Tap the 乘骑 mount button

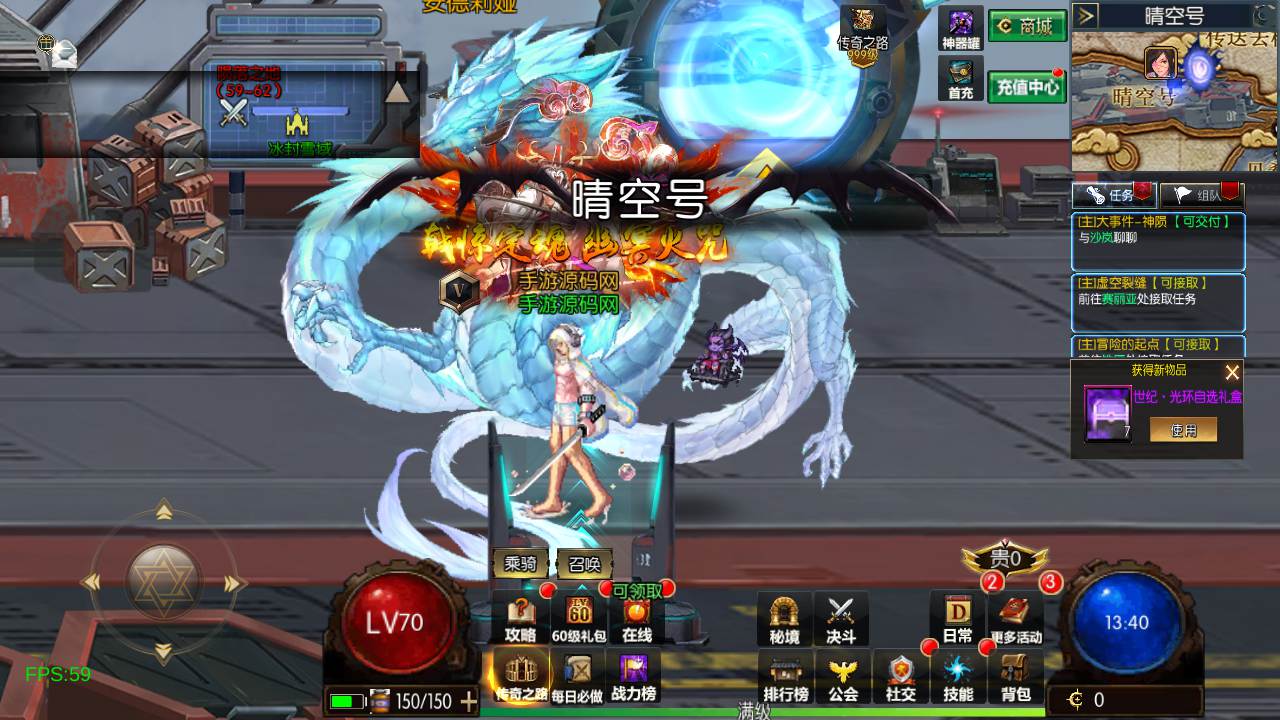coord(520,564)
